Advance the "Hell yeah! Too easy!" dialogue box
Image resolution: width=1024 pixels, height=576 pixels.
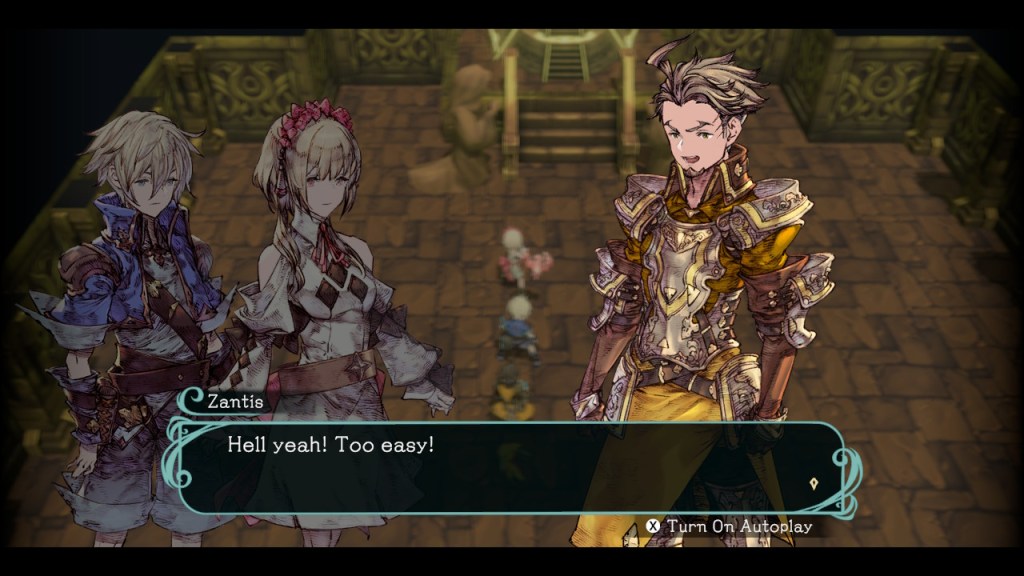(x=500, y=465)
